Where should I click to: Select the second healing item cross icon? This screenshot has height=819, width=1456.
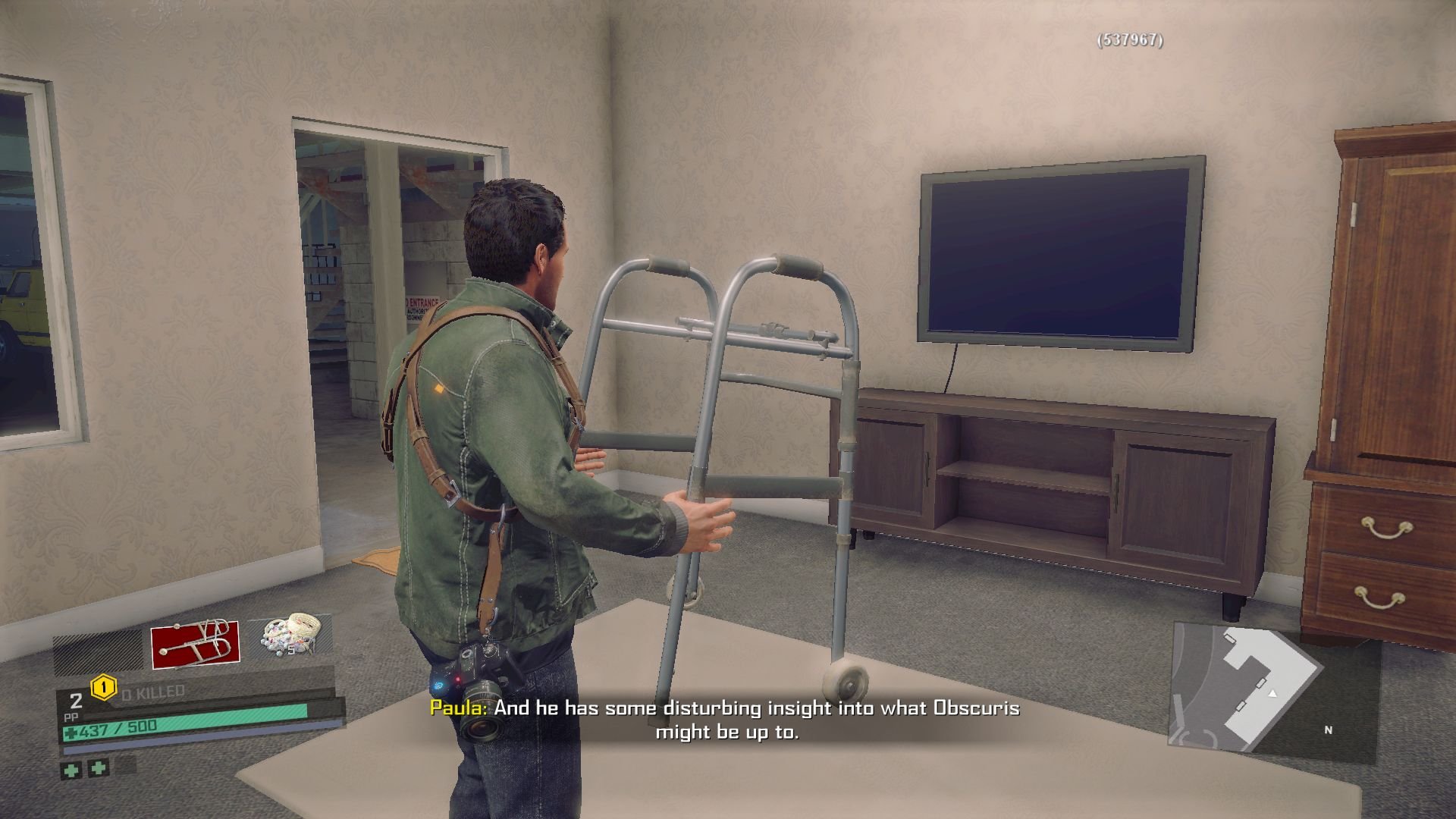pos(98,770)
